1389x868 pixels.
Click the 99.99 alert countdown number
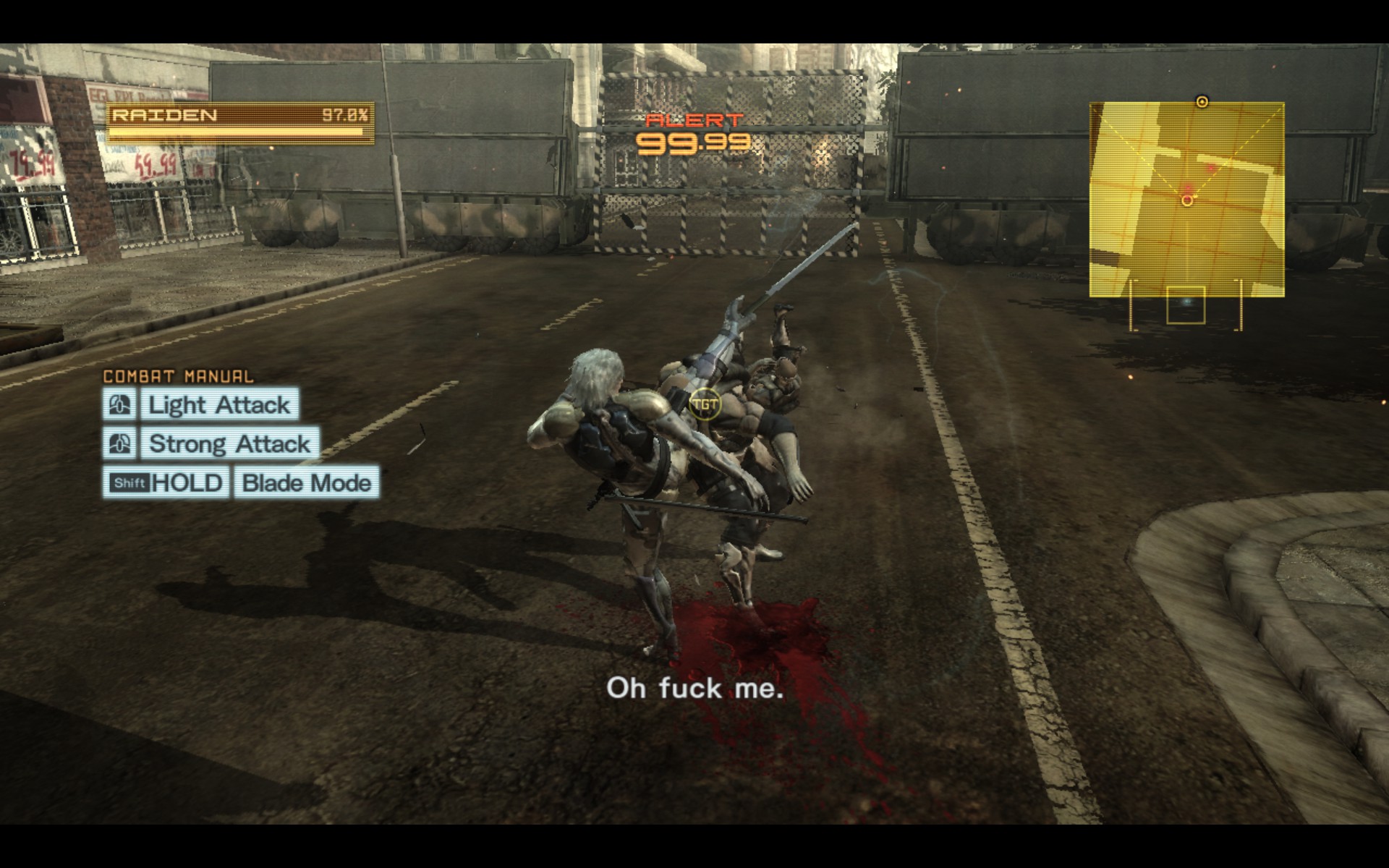[693, 143]
